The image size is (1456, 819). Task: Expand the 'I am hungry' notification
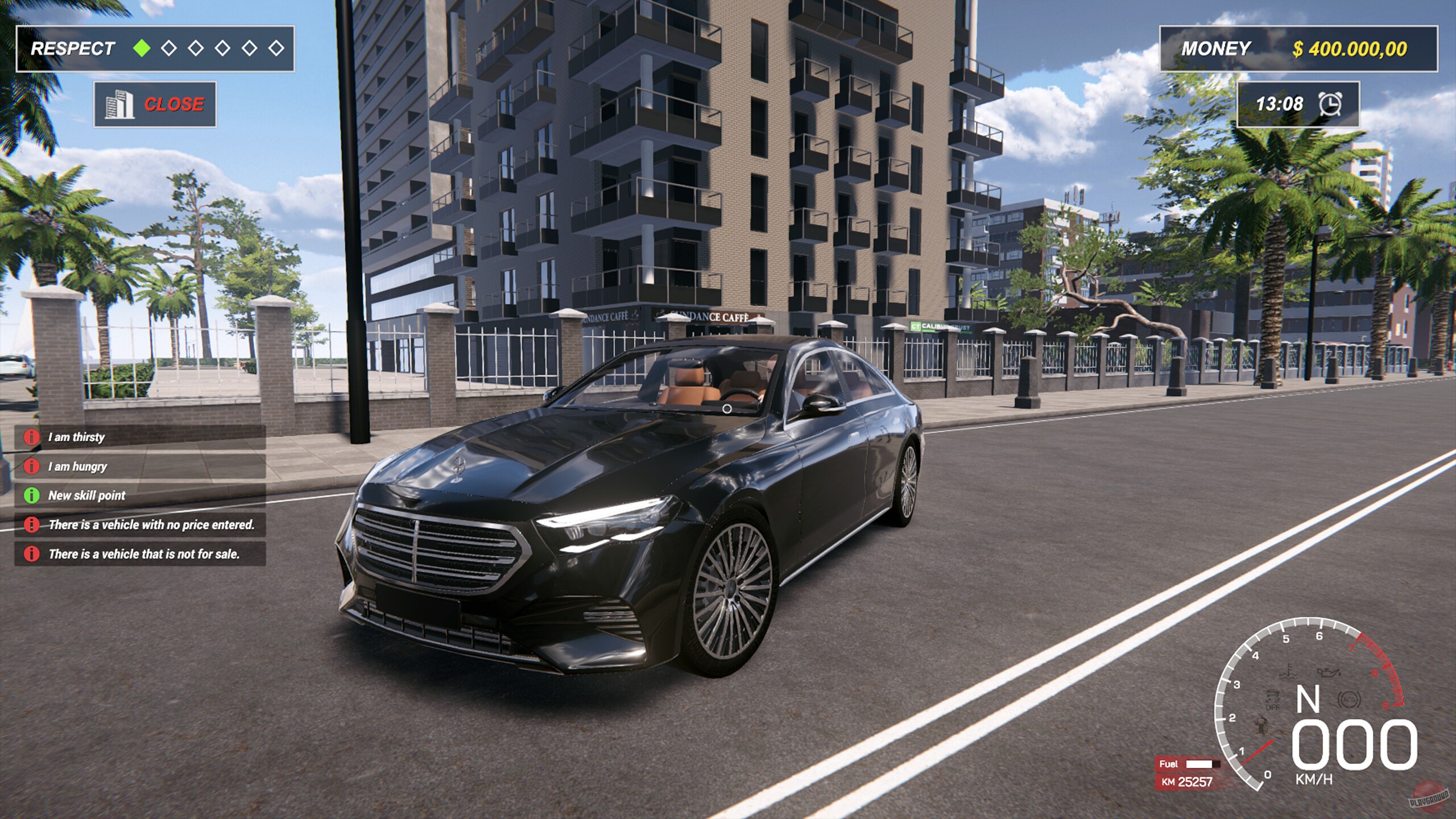(77, 466)
